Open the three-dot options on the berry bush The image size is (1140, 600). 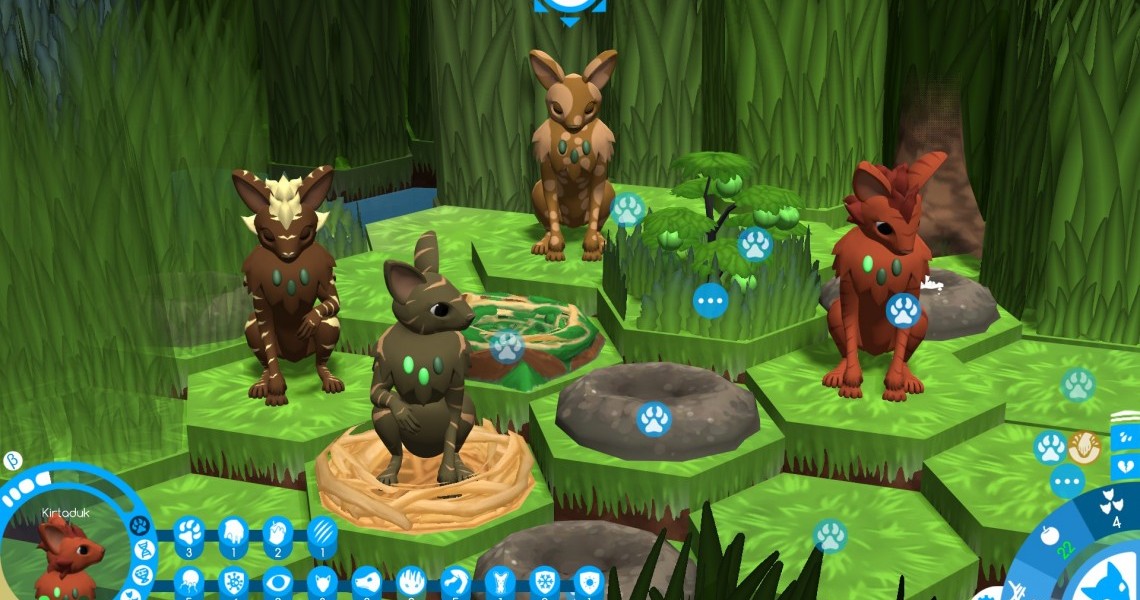(x=710, y=300)
